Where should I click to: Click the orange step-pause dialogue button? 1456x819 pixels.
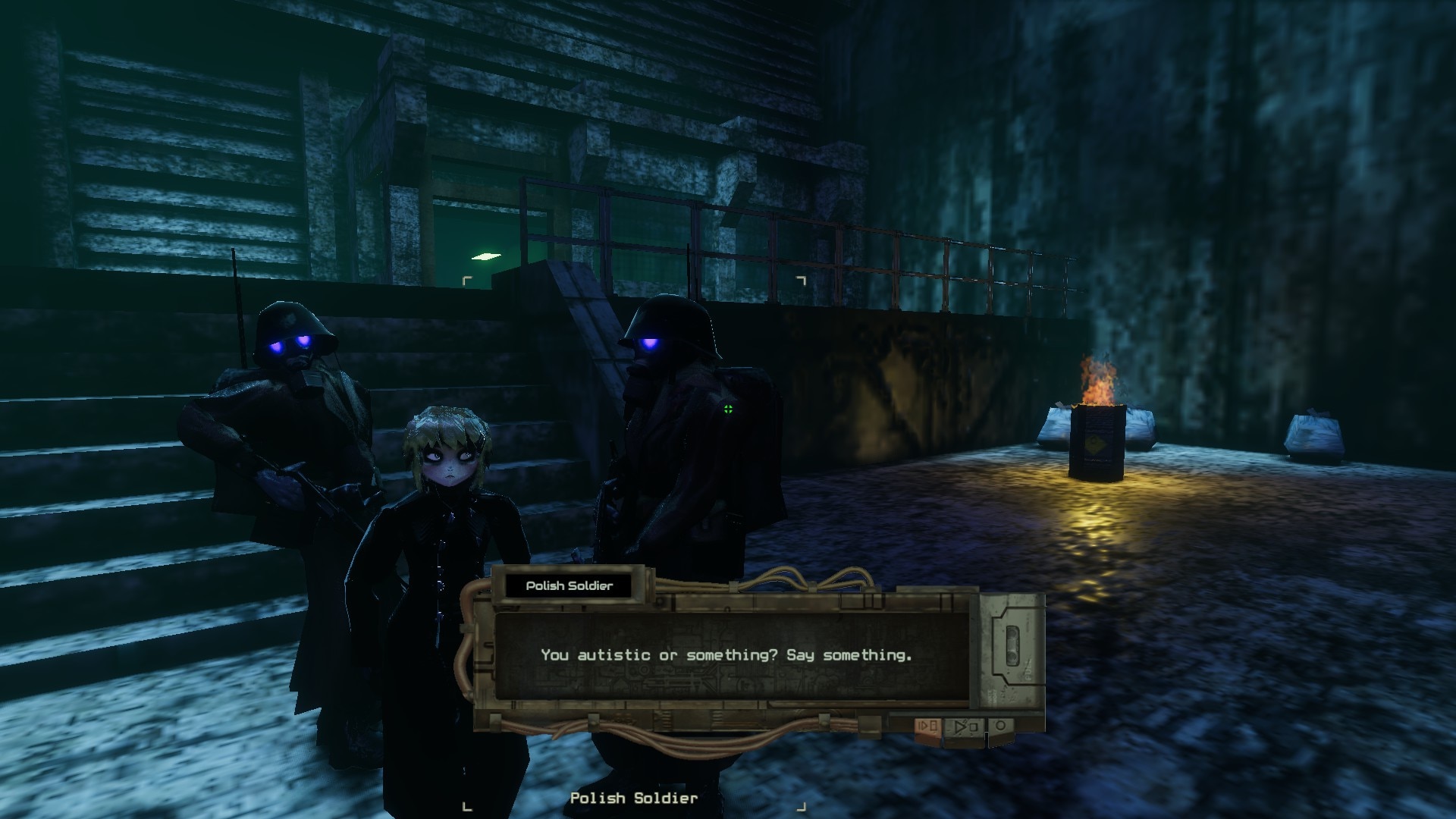click(x=928, y=726)
